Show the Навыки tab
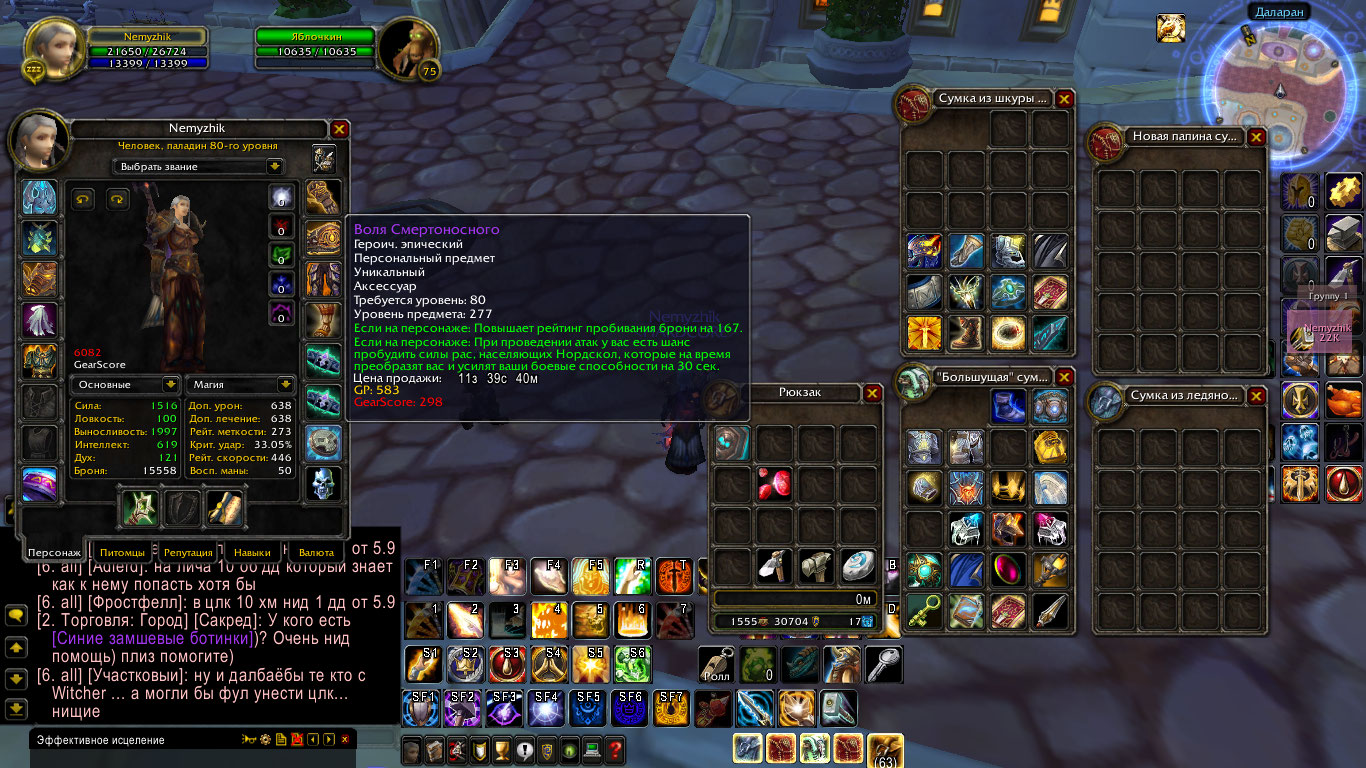 (252, 552)
